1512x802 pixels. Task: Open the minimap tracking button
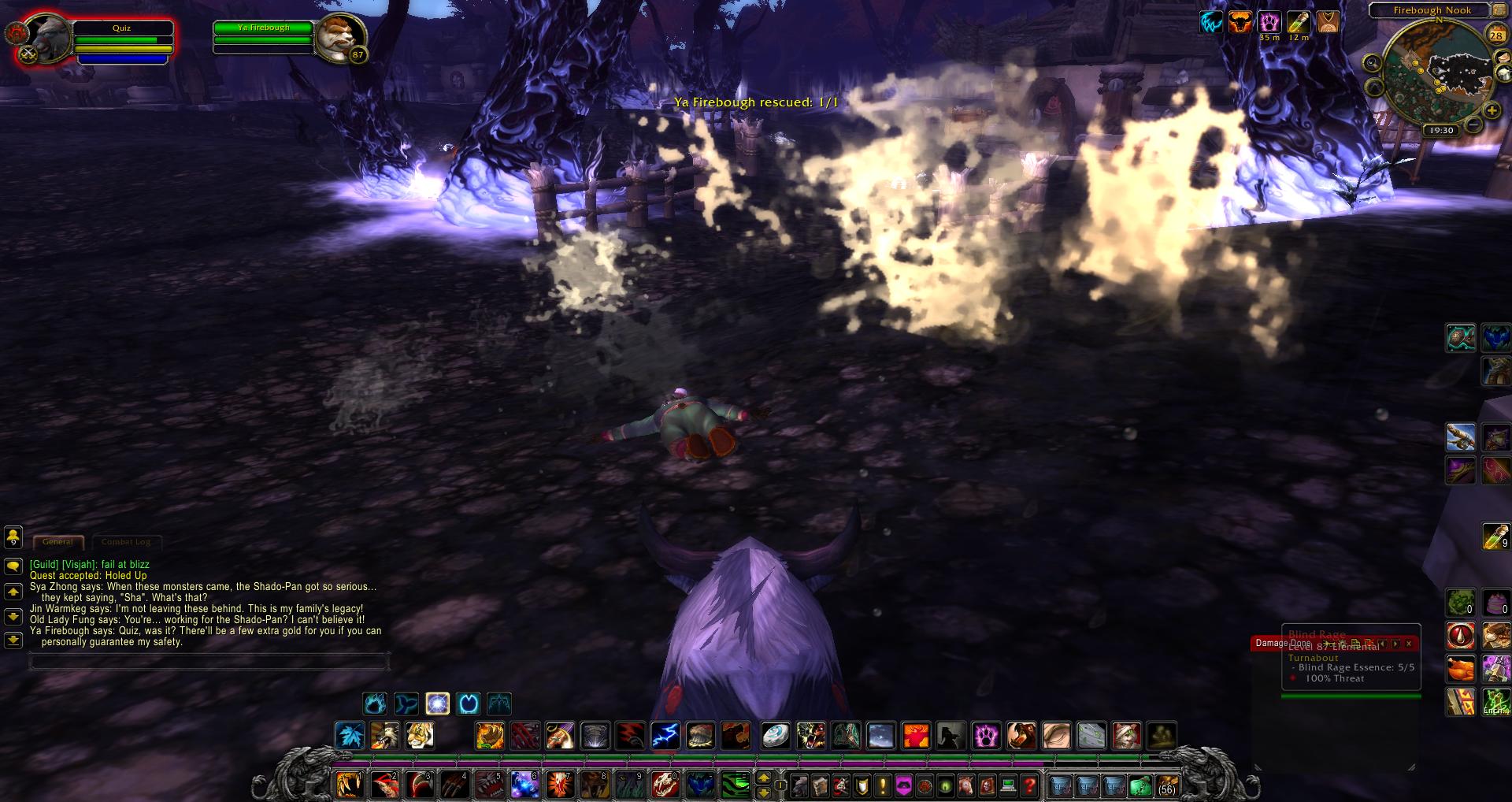(1504, 57)
